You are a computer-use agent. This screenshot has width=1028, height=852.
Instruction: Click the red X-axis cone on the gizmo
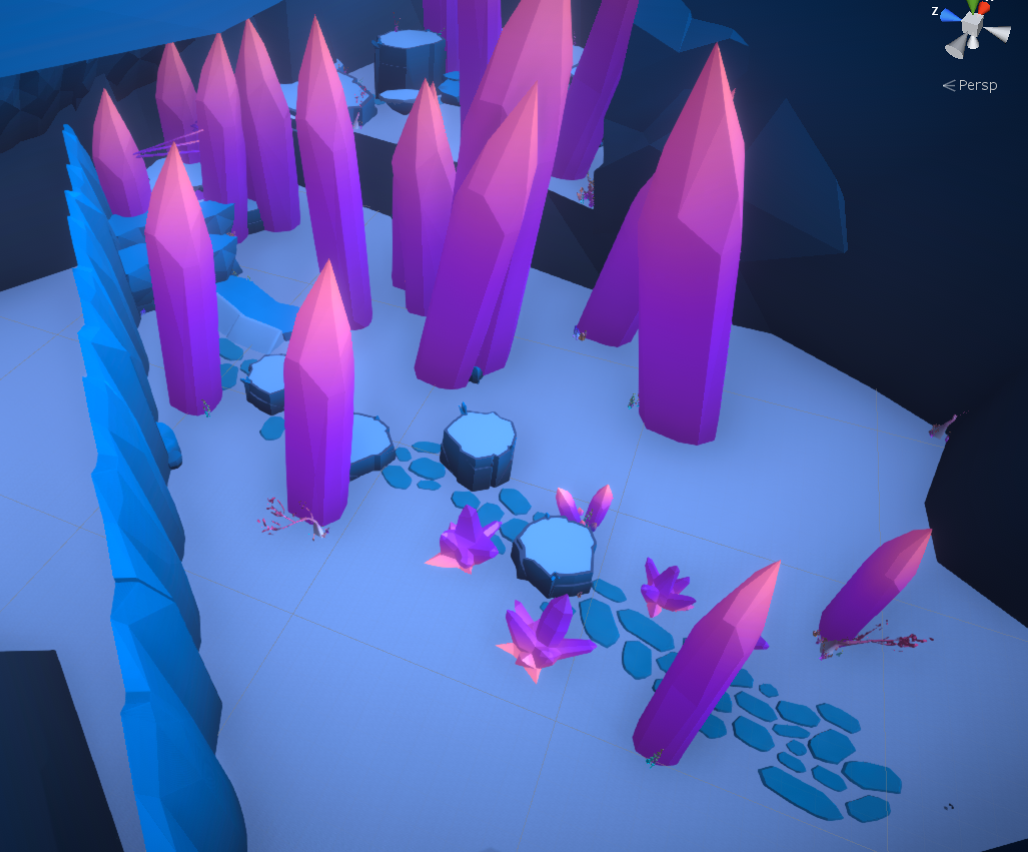click(984, 7)
